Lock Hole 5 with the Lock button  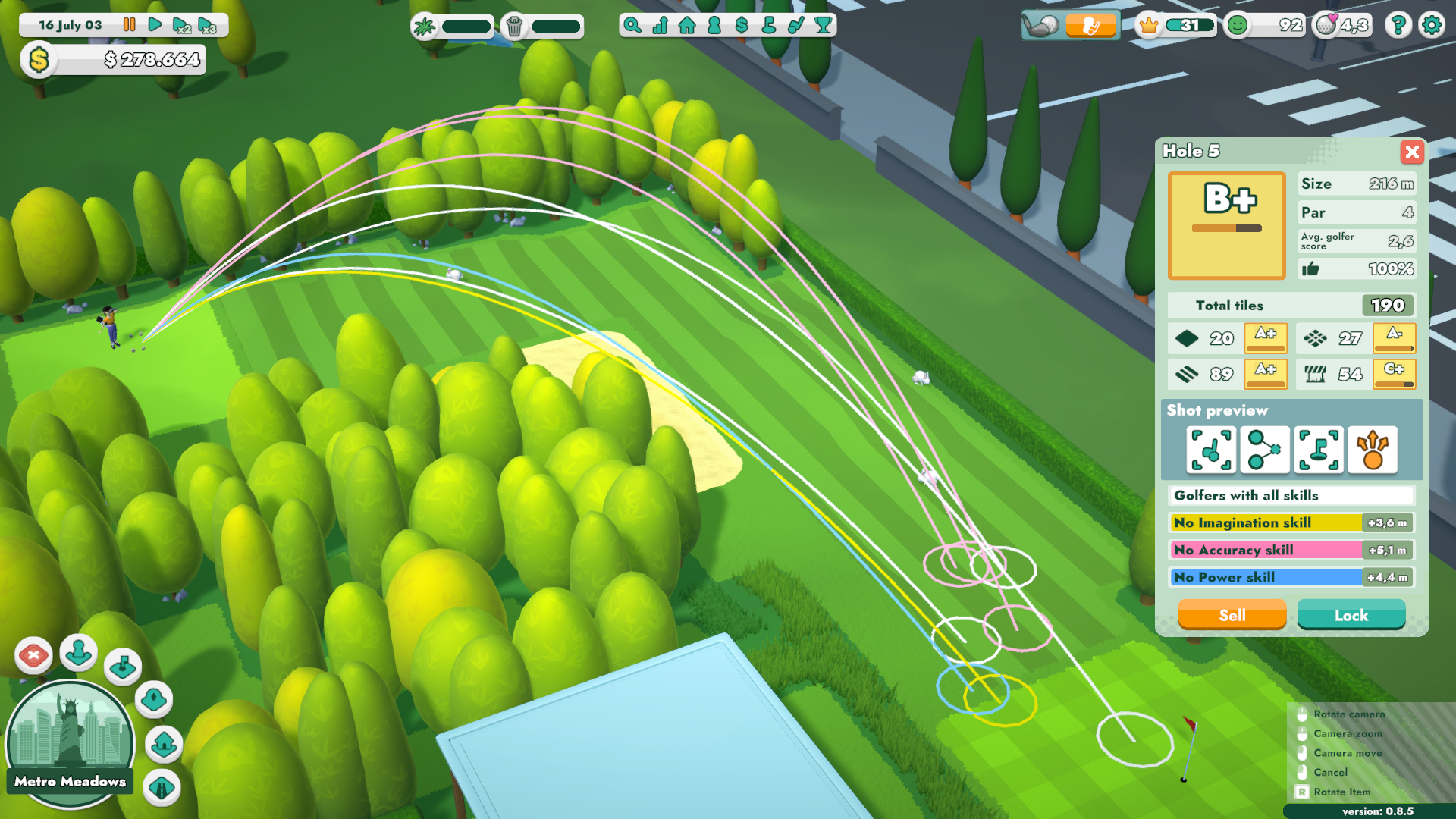point(1351,615)
